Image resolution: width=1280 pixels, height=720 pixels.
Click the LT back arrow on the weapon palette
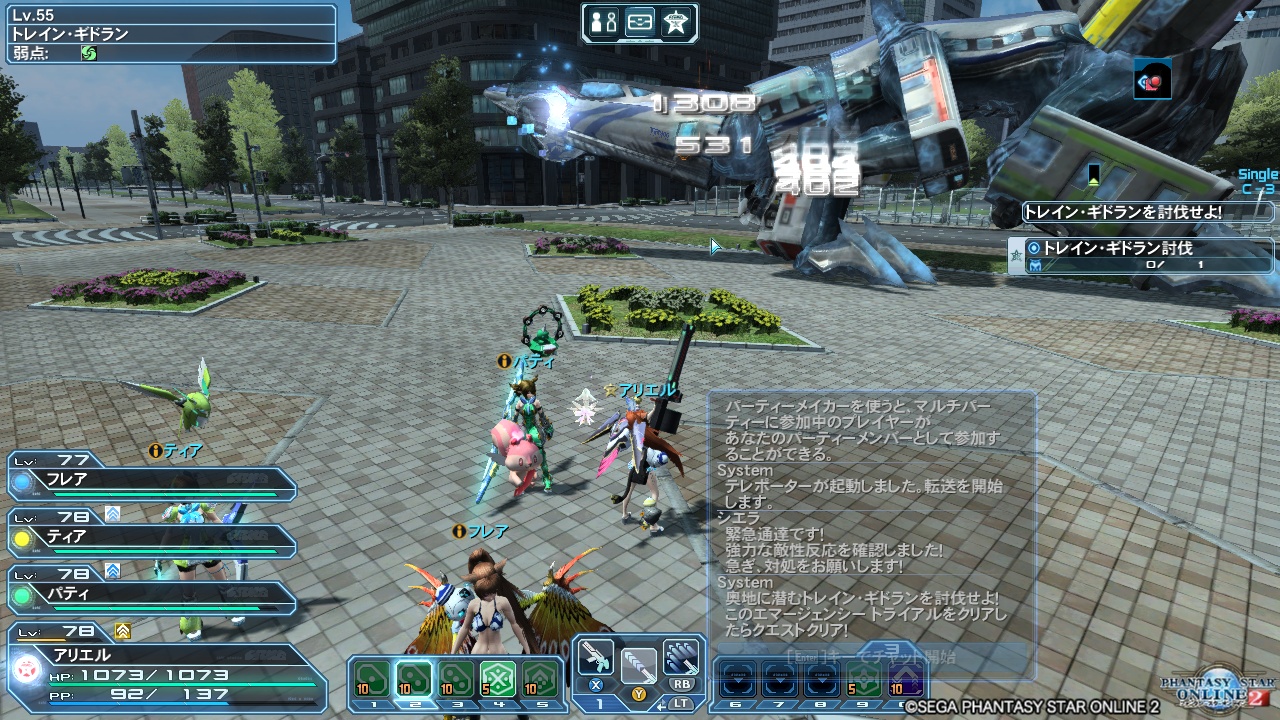tap(662, 706)
